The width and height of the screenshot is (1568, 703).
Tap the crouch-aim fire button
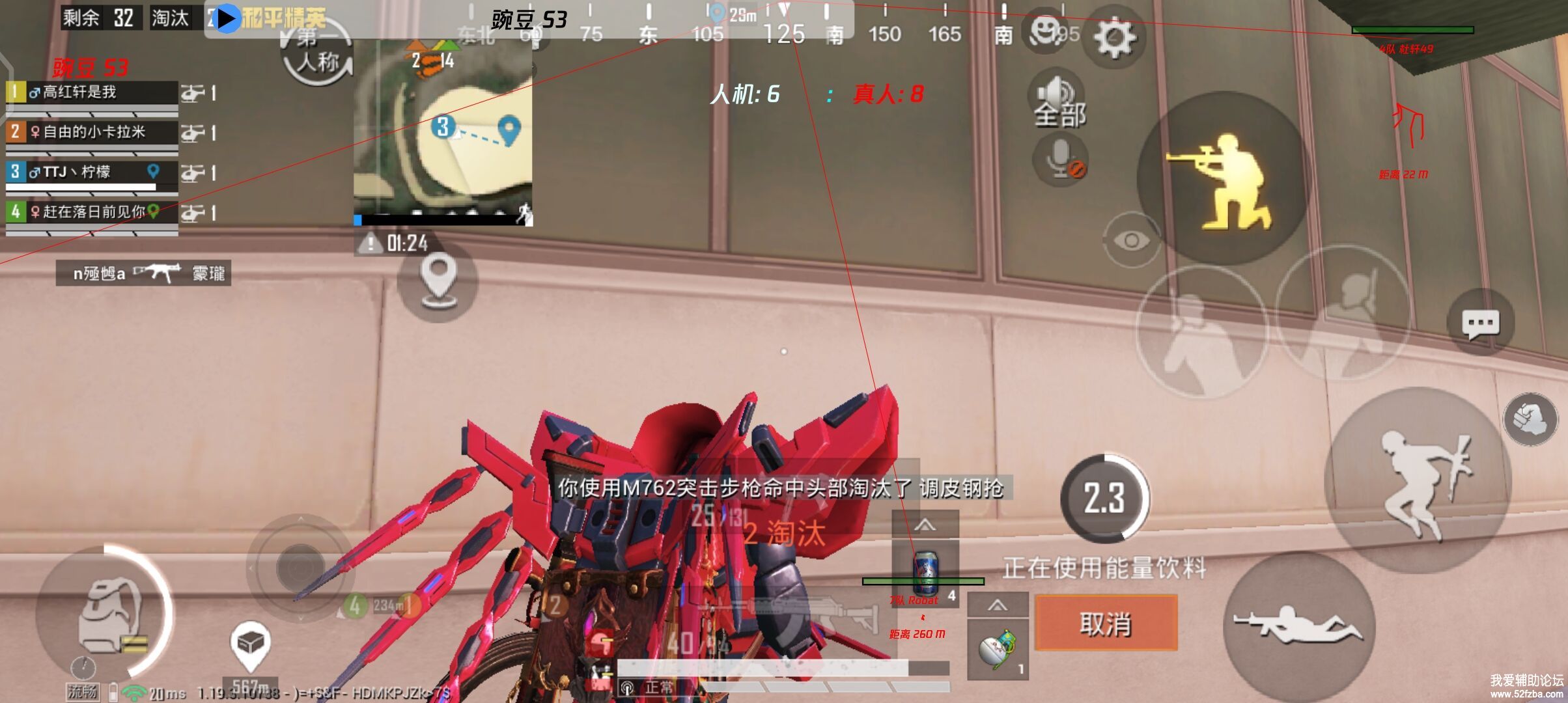pyautogui.click(x=1222, y=179)
